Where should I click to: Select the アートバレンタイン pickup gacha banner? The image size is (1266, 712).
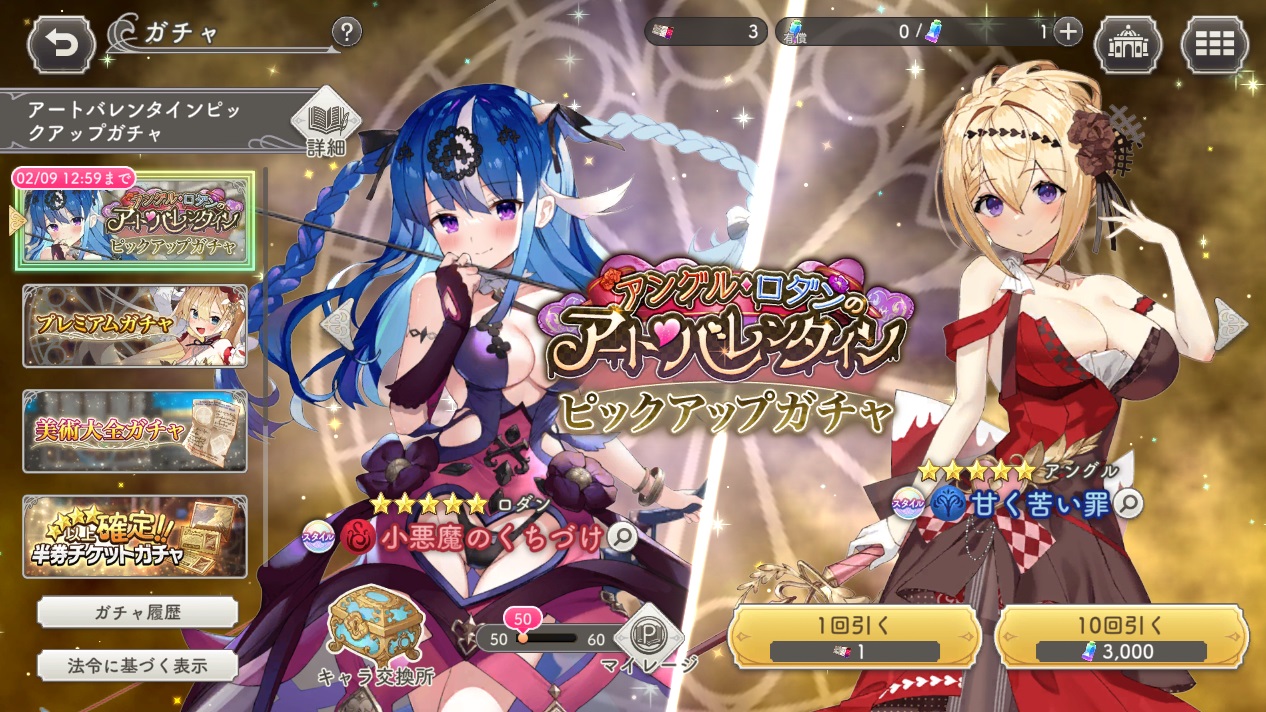pyautogui.click(x=135, y=221)
